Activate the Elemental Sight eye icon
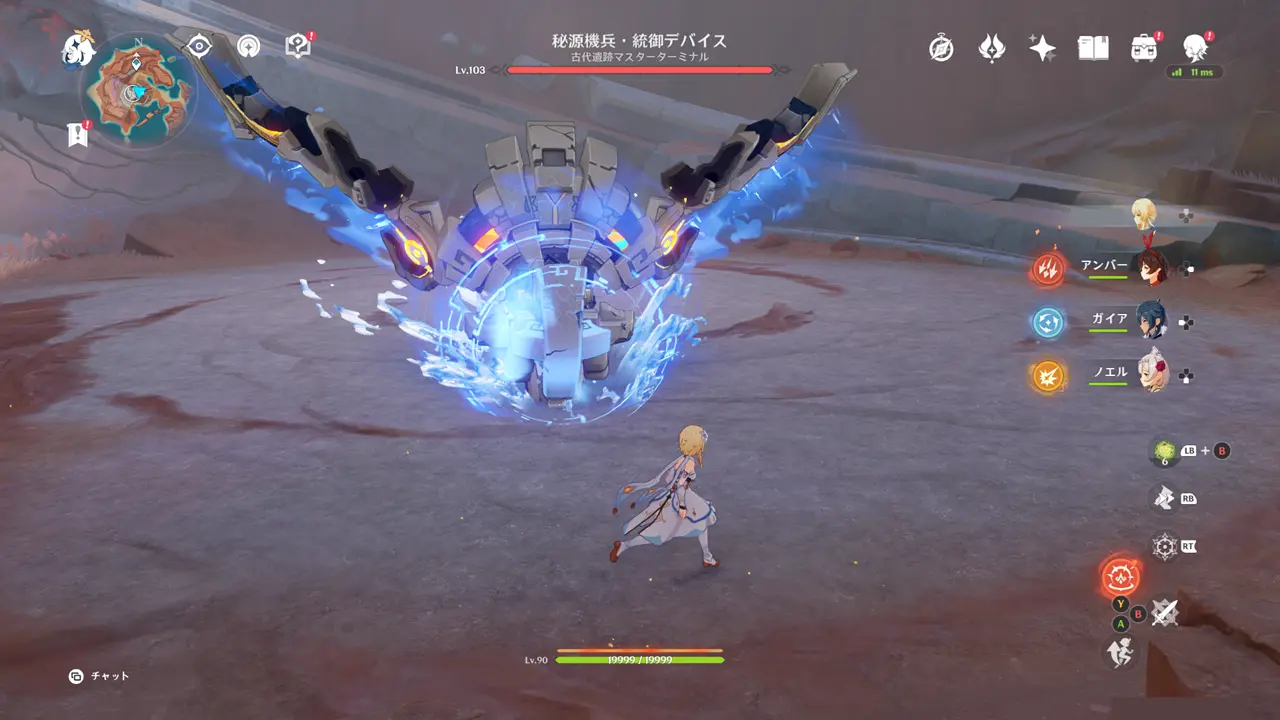 click(x=199, y=43)
